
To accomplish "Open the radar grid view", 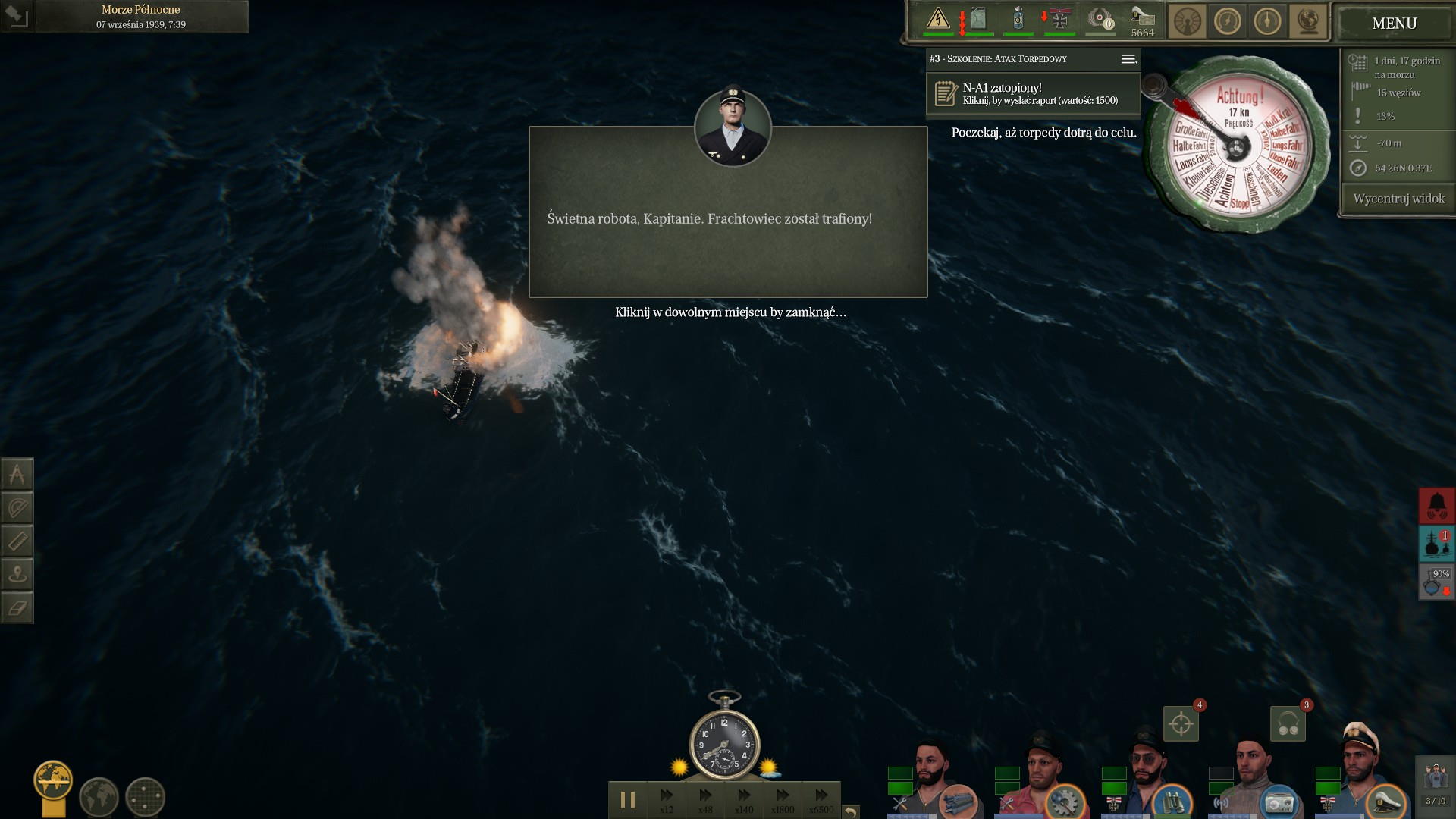I will (x=145, y=797).
